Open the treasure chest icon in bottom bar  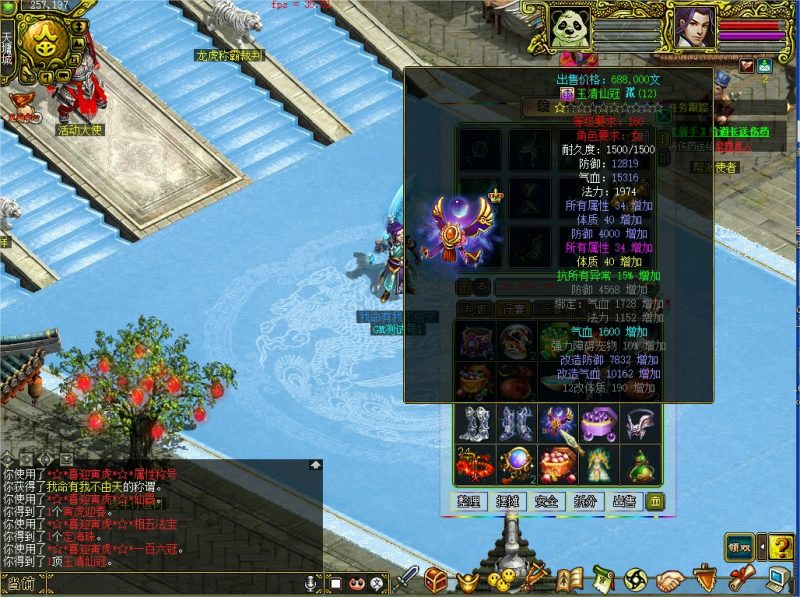tap(436, 578)
